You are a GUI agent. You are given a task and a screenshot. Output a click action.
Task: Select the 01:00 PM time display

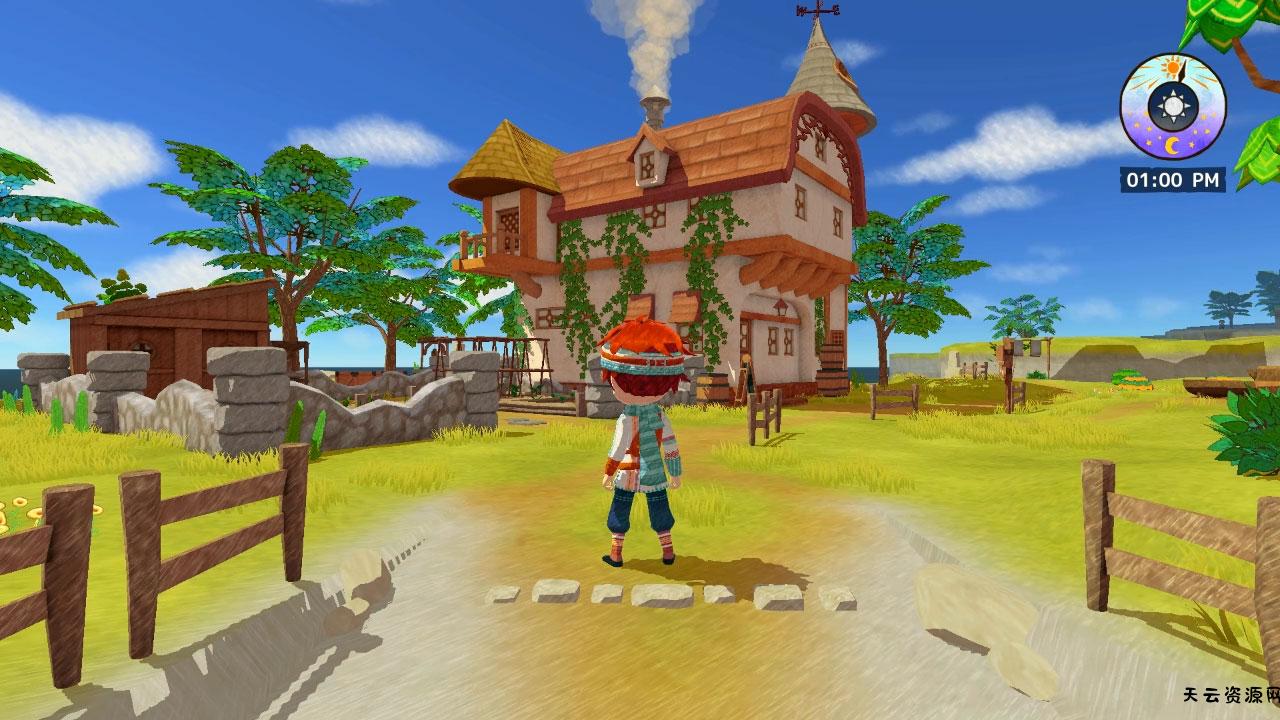(x=1172, y=178)
